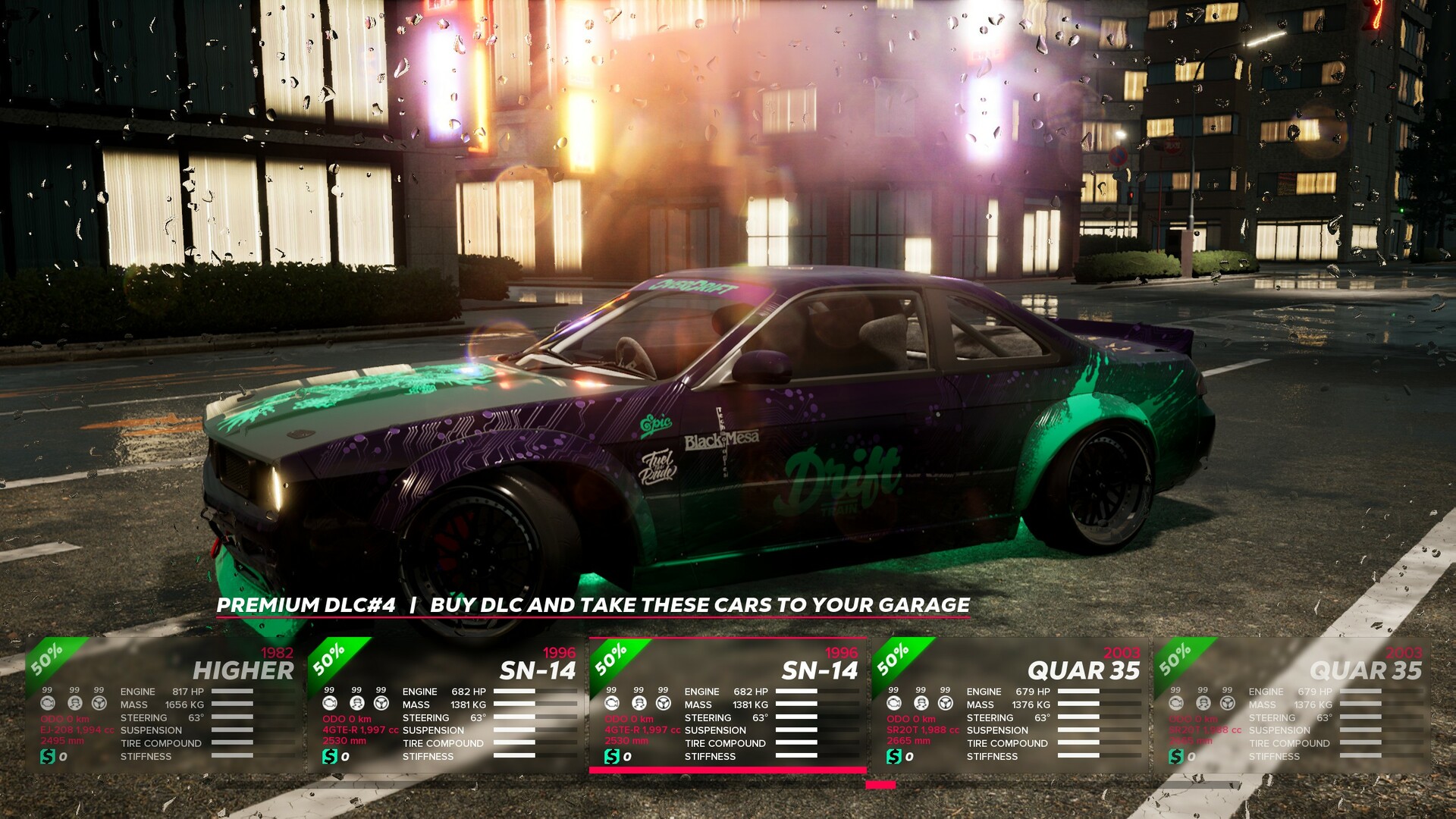Click the ENGINE stat bar on HIGHER card
Image resolution: width=1456 pixels, height=819 pixels.
[x=231, y=692]
